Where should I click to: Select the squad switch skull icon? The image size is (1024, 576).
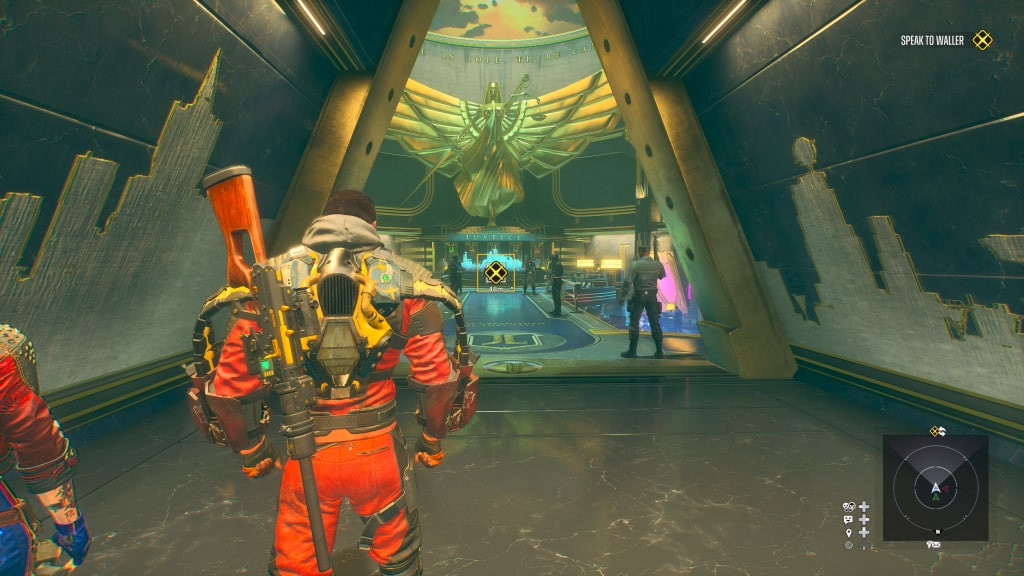tap(849, 507)
